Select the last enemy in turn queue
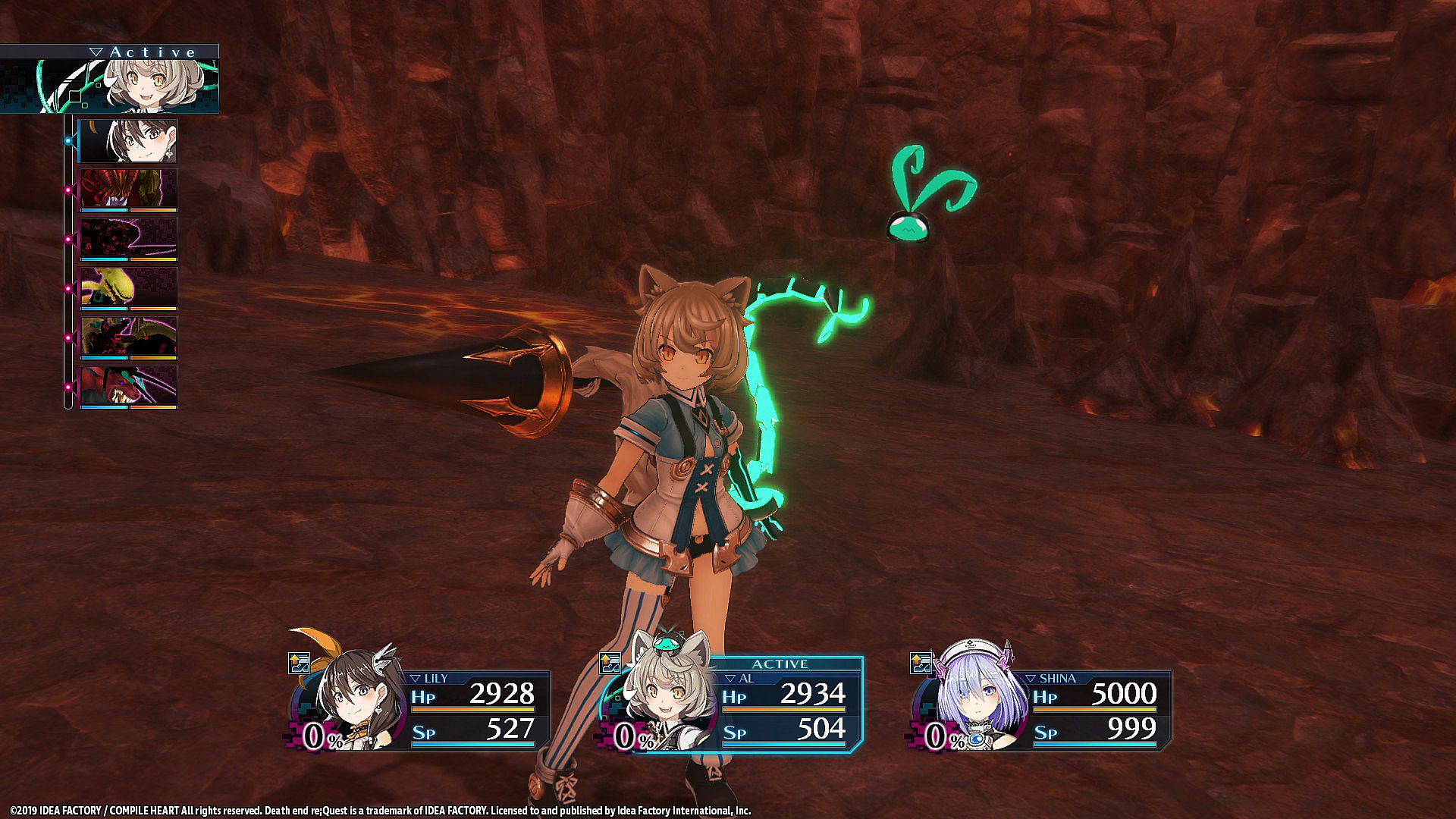 click(128, 387)
